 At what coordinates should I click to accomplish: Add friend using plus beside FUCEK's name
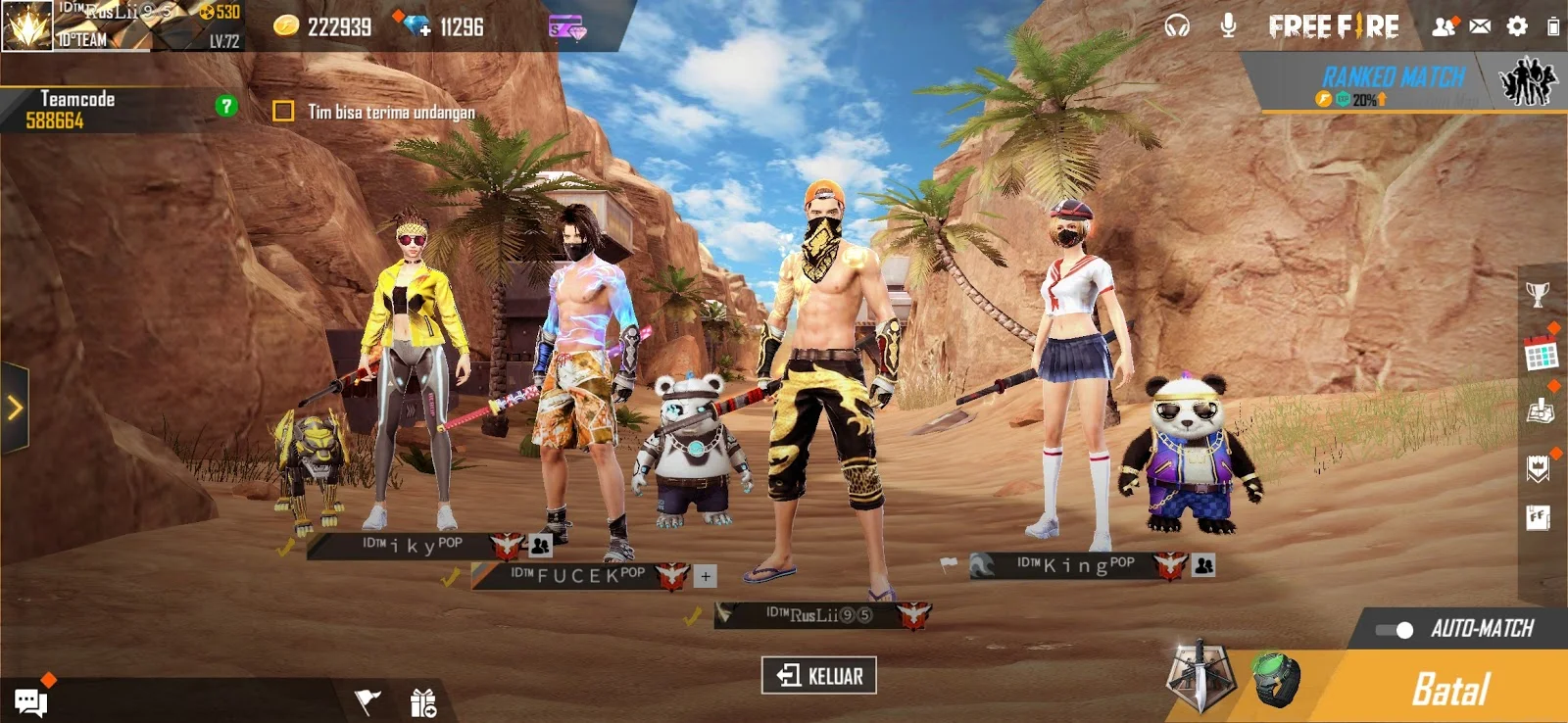pyautogui.click(x=706, y=576)
